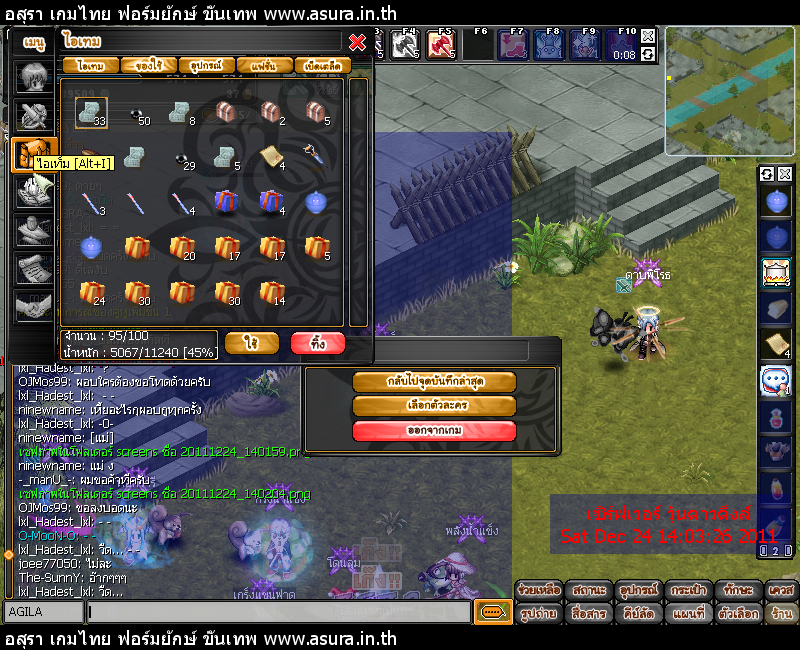Use the chat bubble icon in side bar

point(776,379)
